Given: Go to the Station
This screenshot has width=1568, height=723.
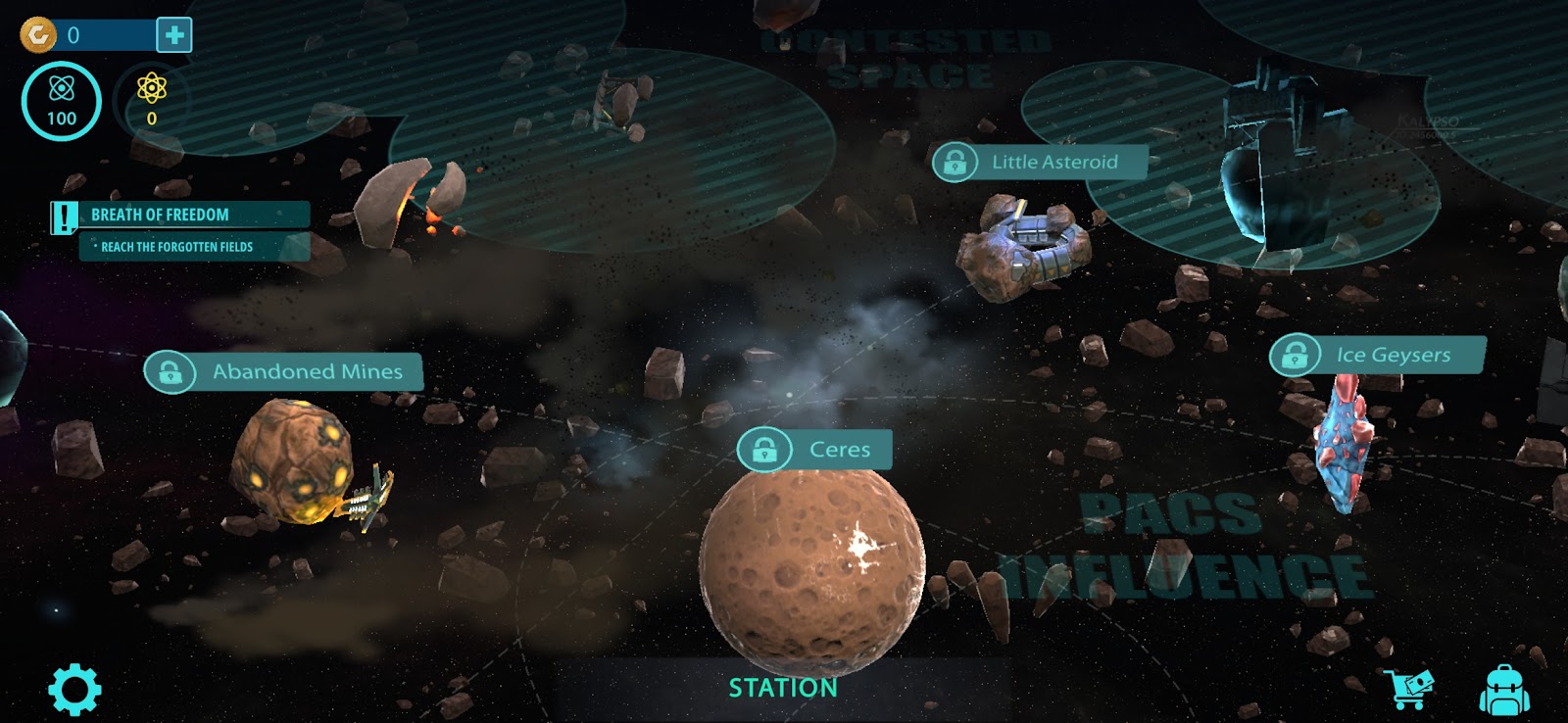Looking at the screenshot, I should point(783,688).
